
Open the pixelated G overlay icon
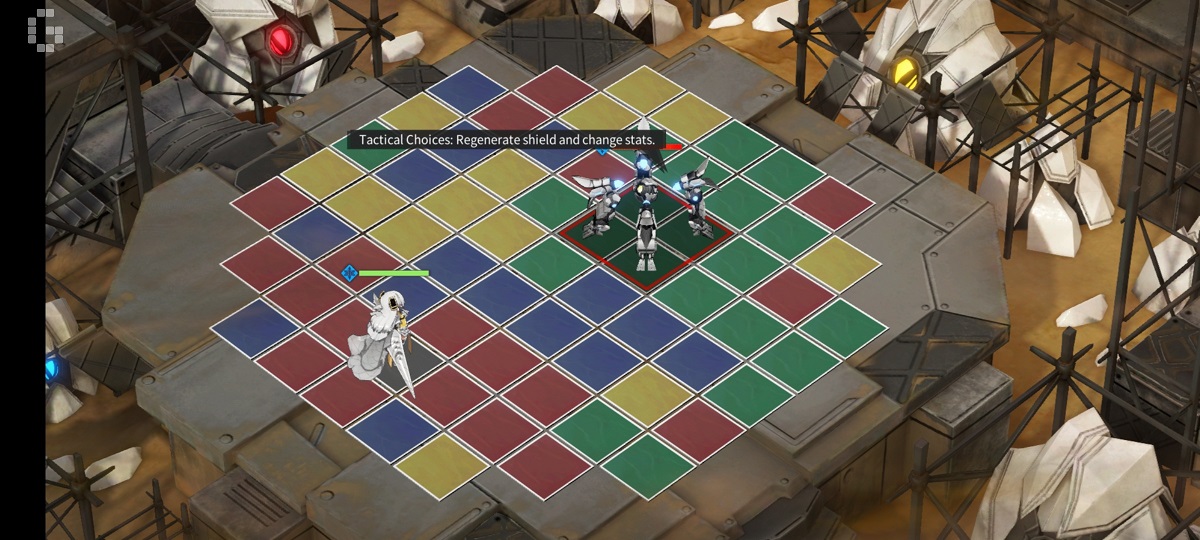pyautogui.click(x=46, y=28)
